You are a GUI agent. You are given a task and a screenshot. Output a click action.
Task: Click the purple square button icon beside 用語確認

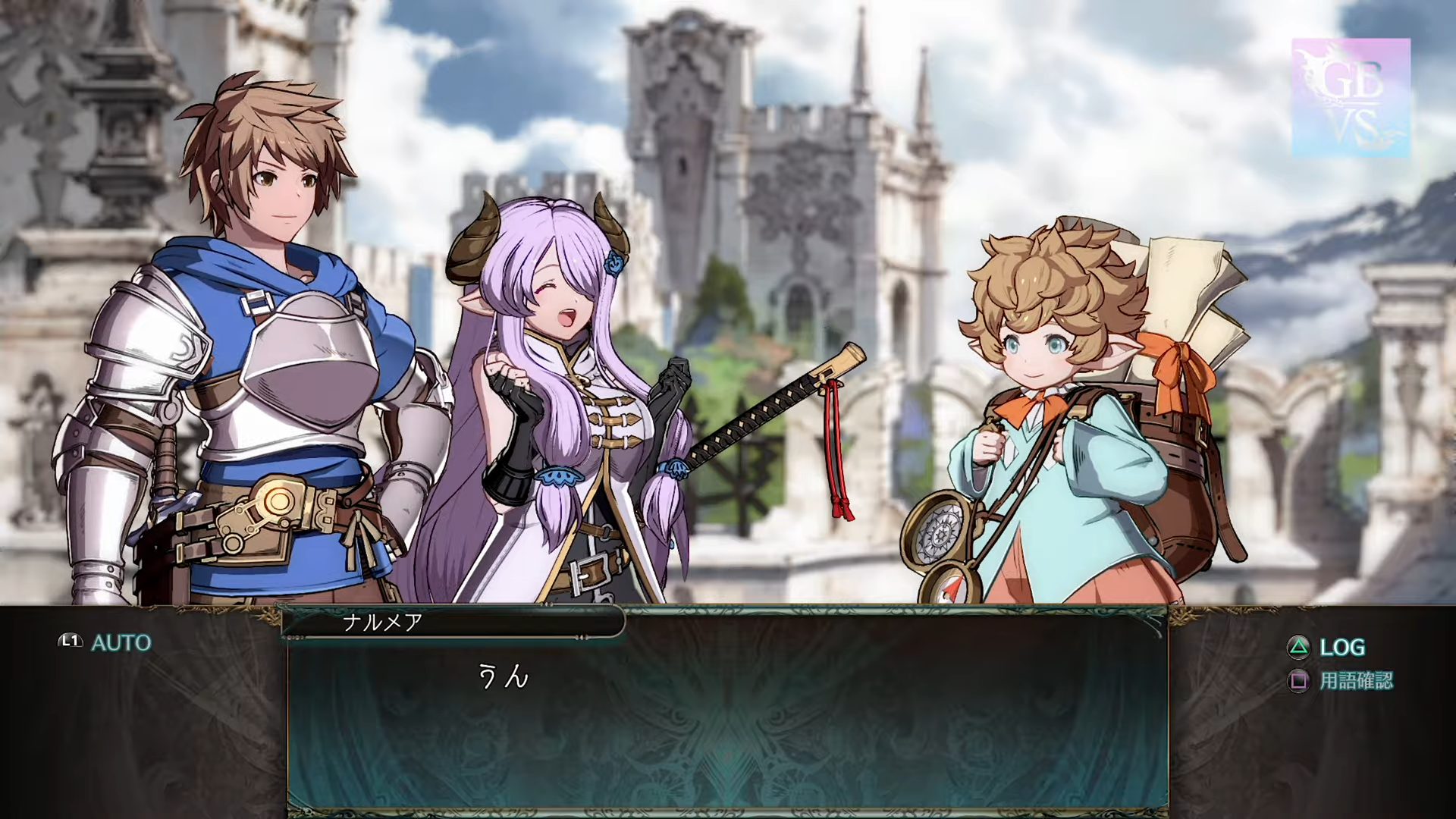1299,682
